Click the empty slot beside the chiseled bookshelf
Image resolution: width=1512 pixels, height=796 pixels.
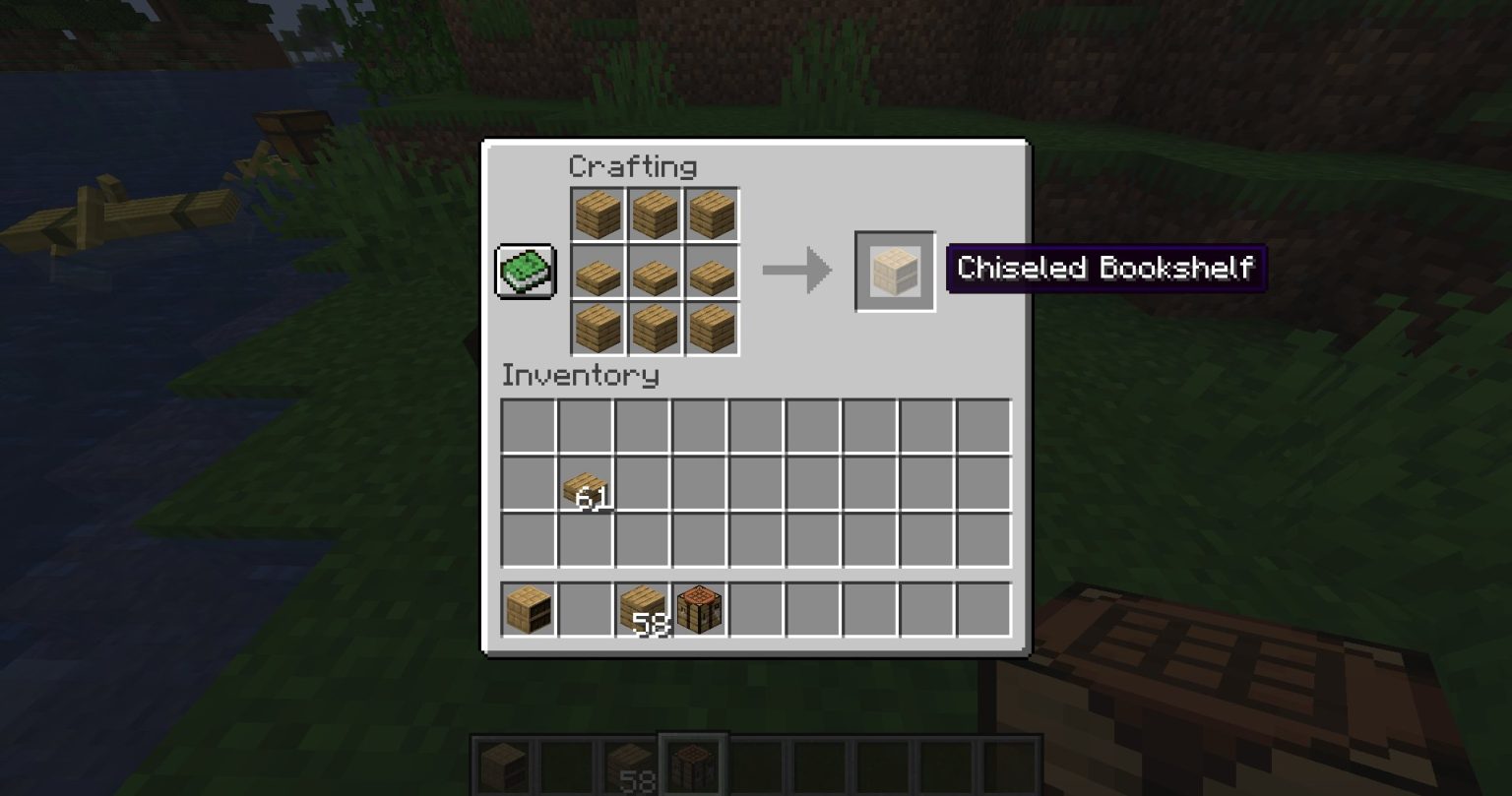tap(586, 608)
